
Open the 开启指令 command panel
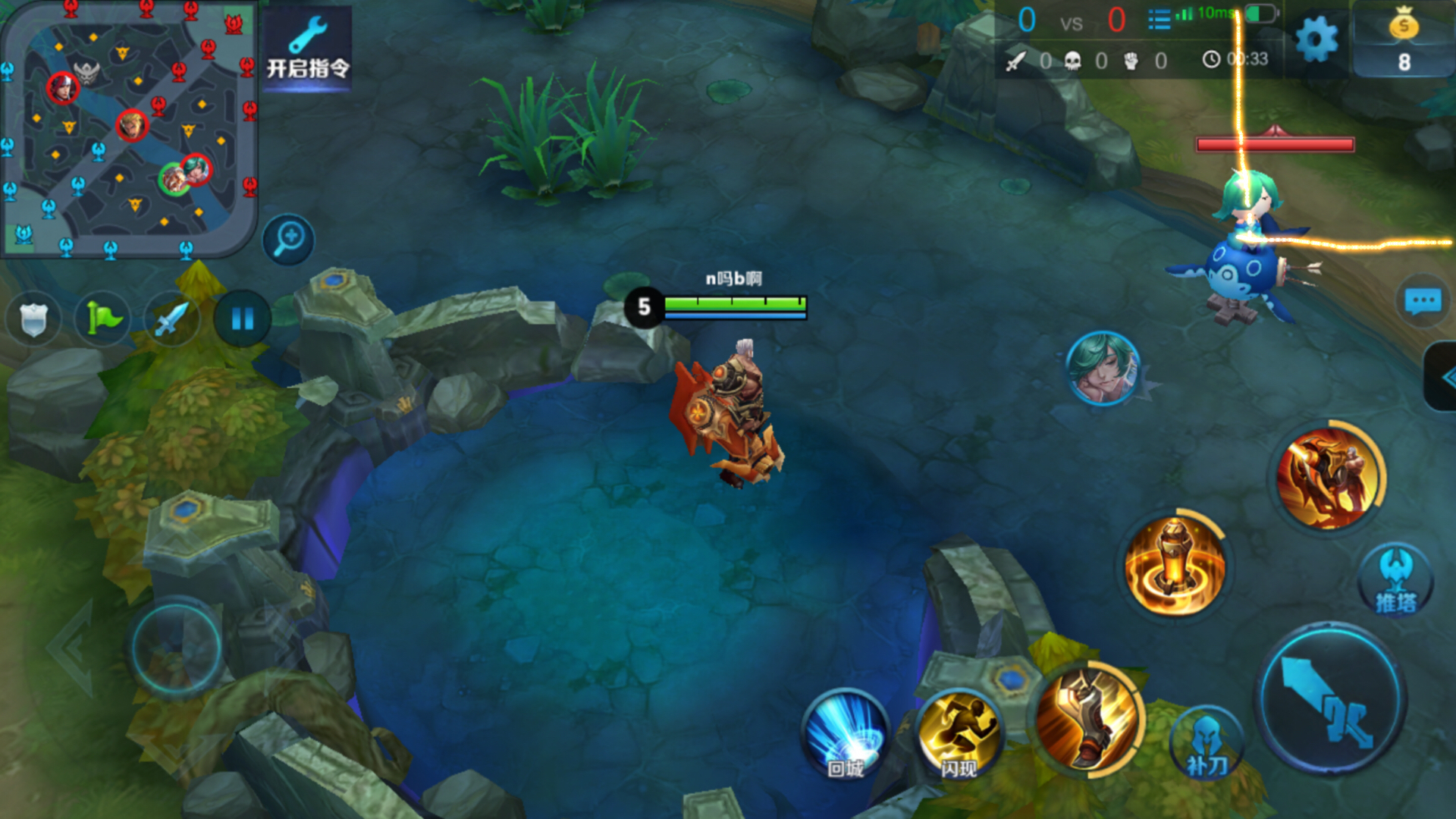pyautogui.click(x=307, y=49)
